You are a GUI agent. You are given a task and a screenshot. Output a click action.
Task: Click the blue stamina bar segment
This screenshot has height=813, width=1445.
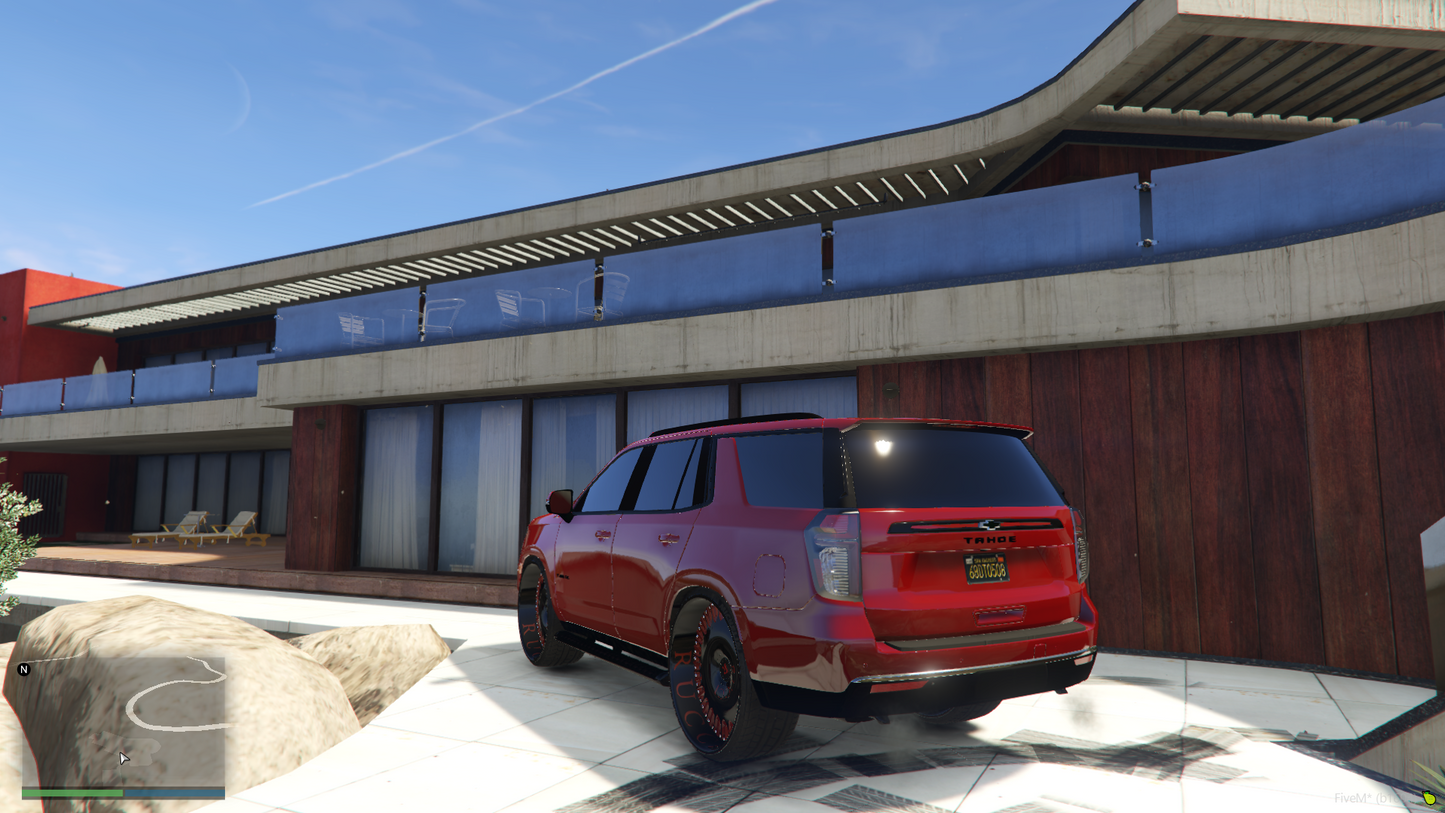point(175,793)
